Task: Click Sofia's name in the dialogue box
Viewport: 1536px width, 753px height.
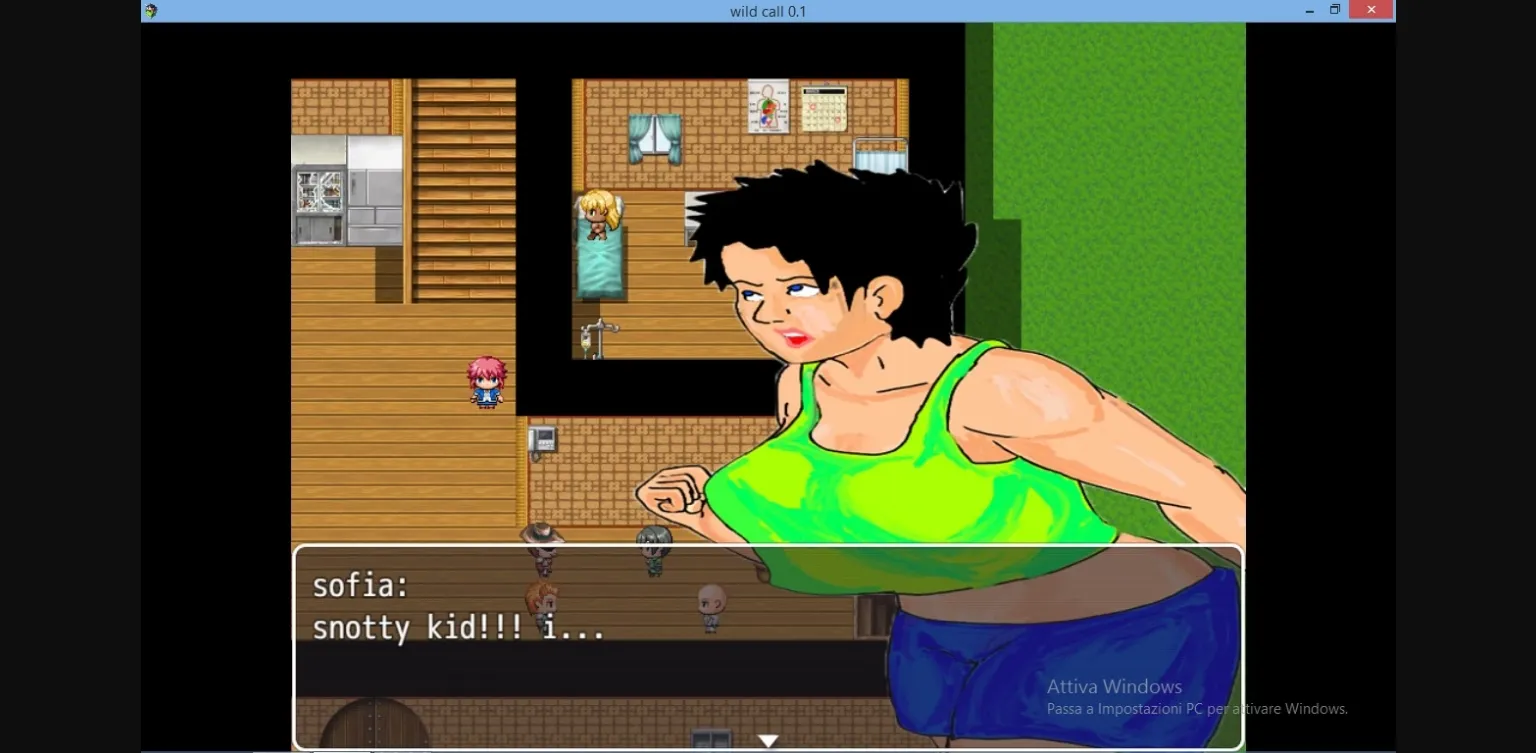Action: point(360,585)
